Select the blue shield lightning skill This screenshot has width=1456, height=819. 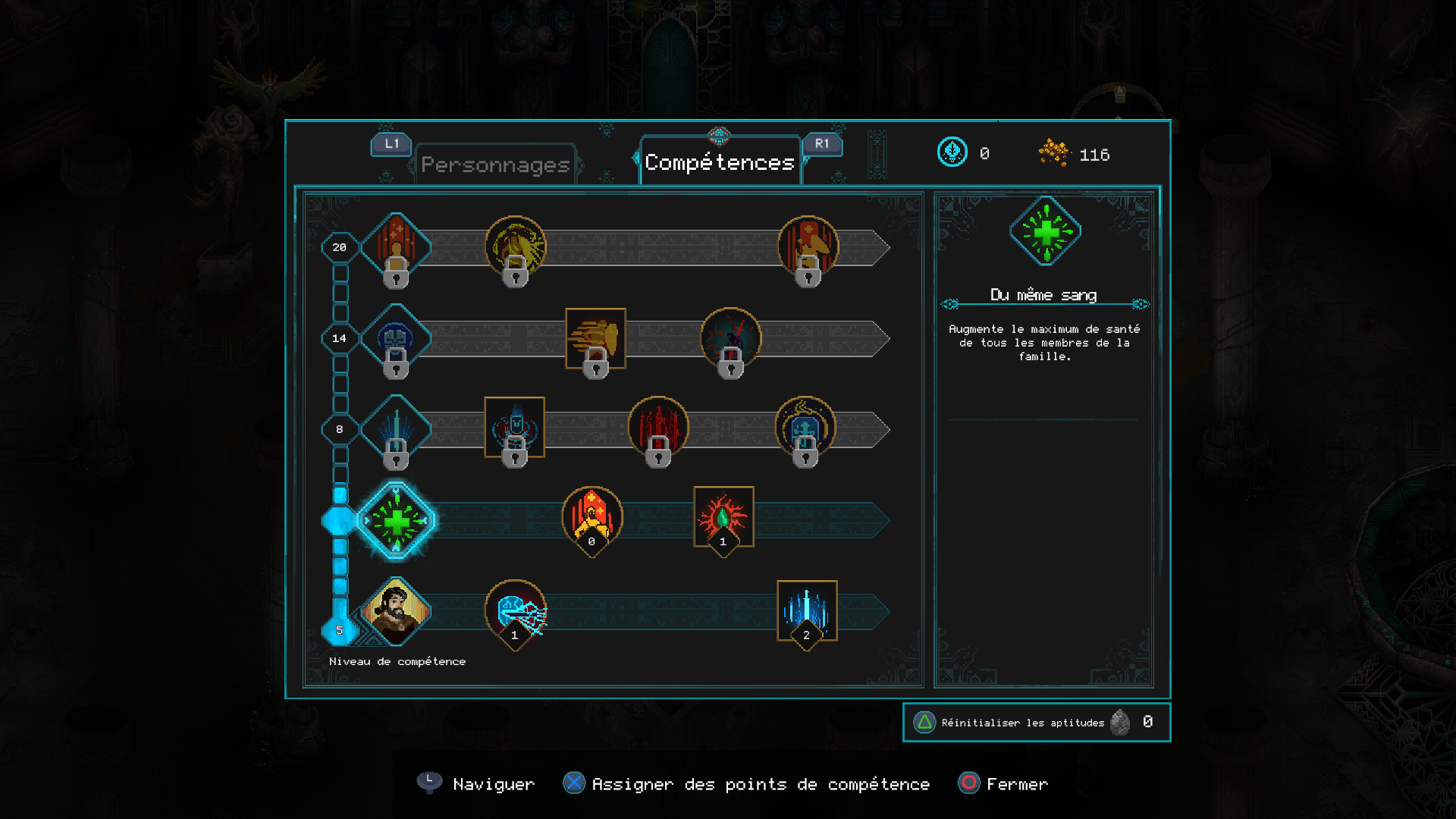coord(516,611)
